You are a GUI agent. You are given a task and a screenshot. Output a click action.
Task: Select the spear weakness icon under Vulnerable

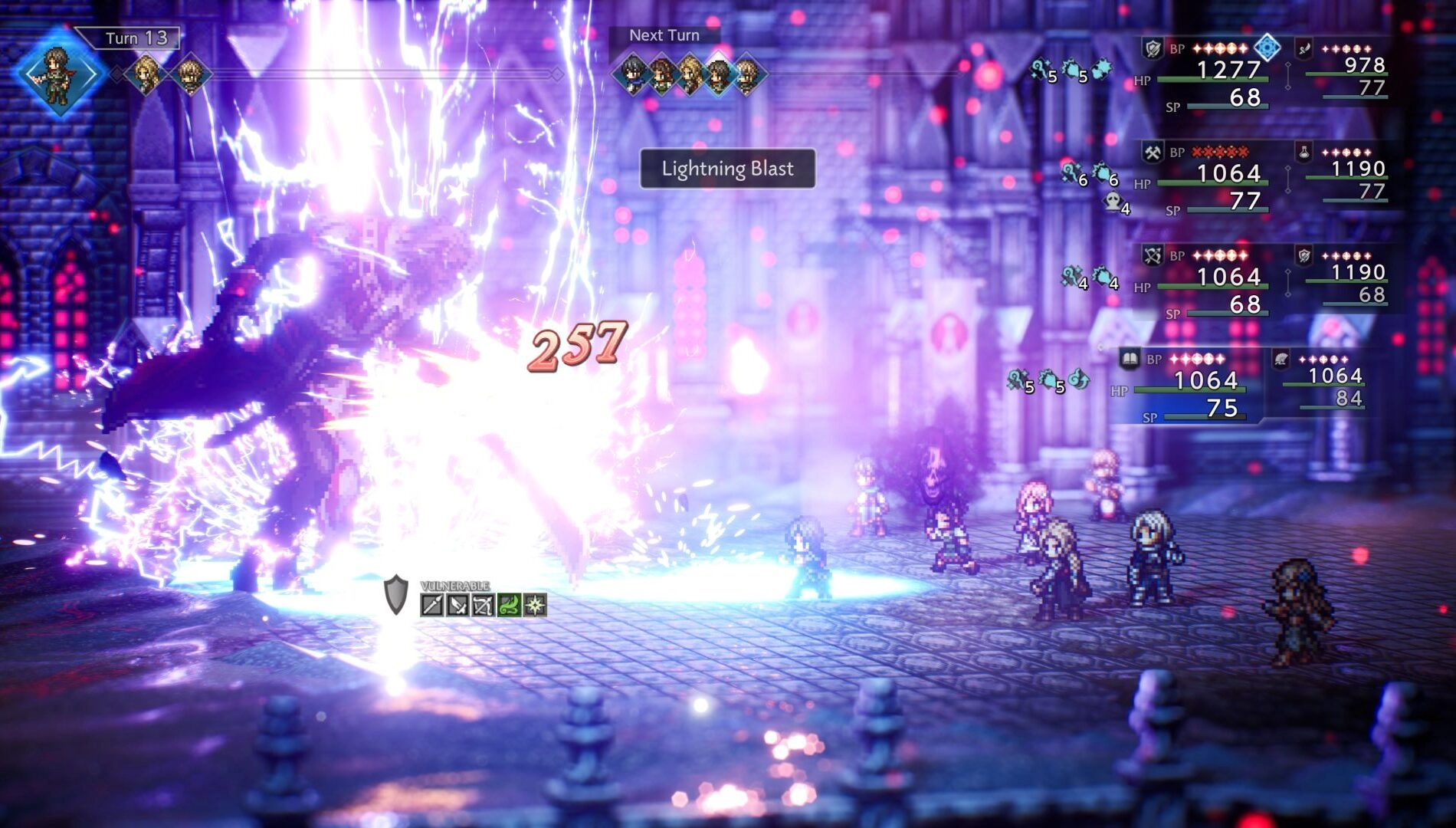pyautogui.click(x=432, y=605)
